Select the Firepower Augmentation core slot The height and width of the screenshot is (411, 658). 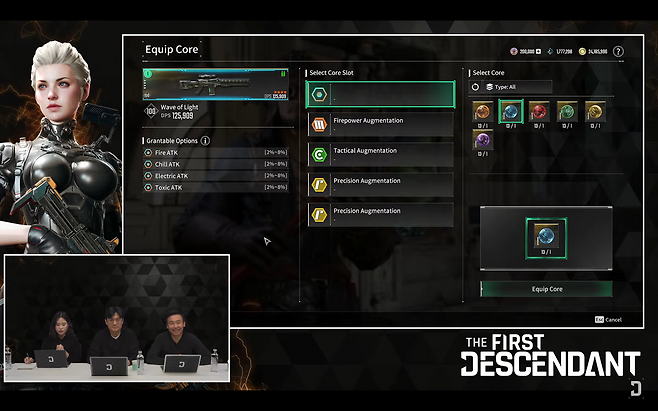pyautogui.click(x=380, y=124)
